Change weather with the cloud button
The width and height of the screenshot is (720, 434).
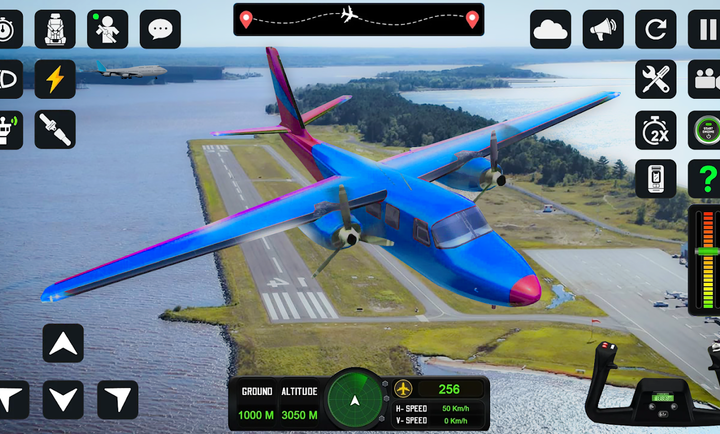[550, 29]
